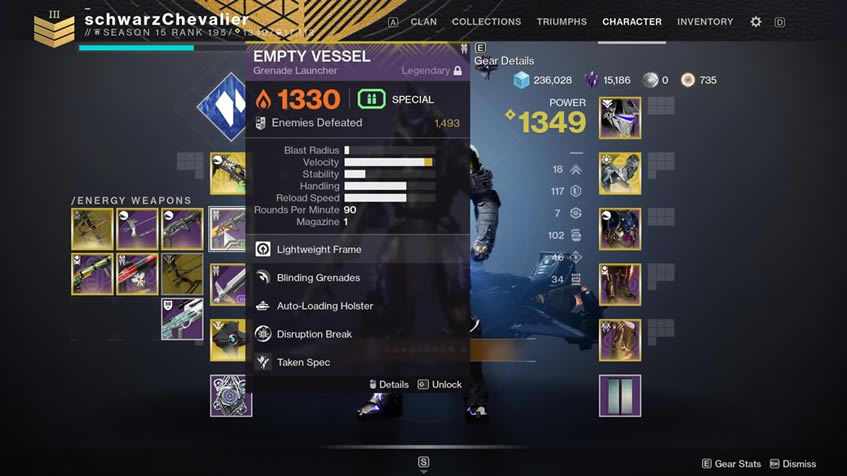Choose the chest armor slot
The height and width of the screenshot is (476, 847).
[620, 228]
